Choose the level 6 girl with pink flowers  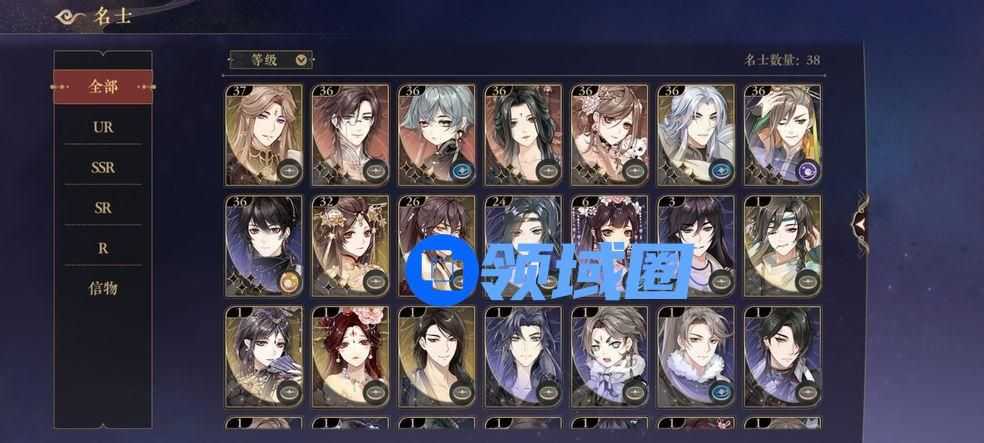click(609, 246)
